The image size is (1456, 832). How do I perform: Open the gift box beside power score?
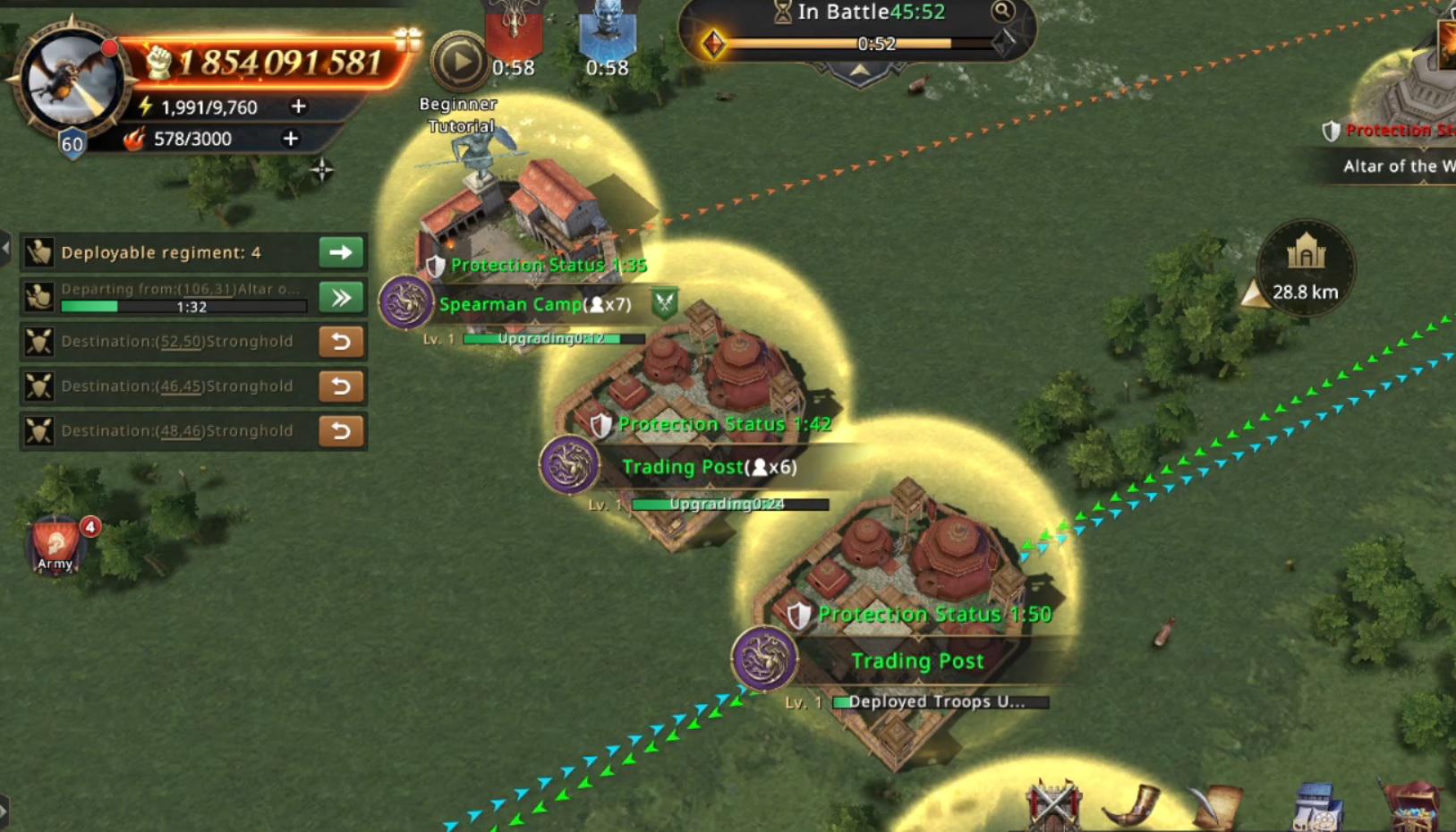[407, 38]
